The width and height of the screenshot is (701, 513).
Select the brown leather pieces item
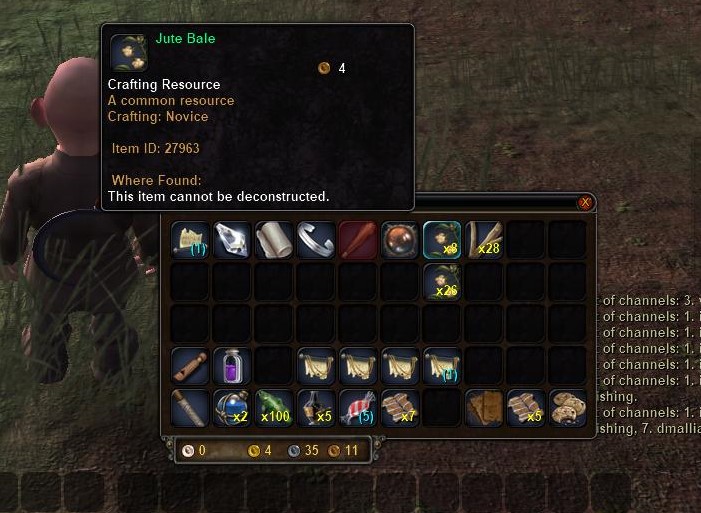[483, 407]
